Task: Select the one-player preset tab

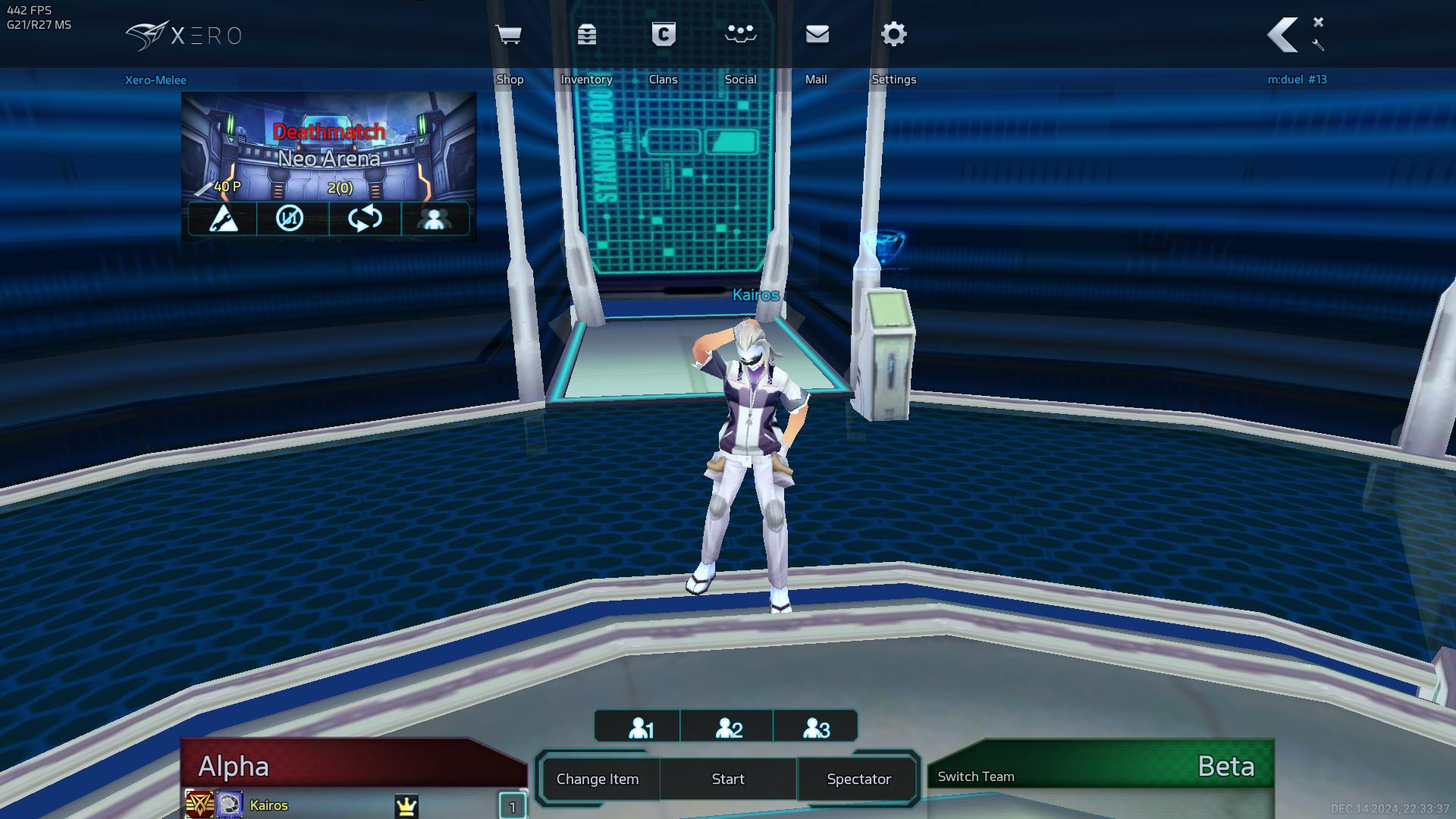Action: 641,728
